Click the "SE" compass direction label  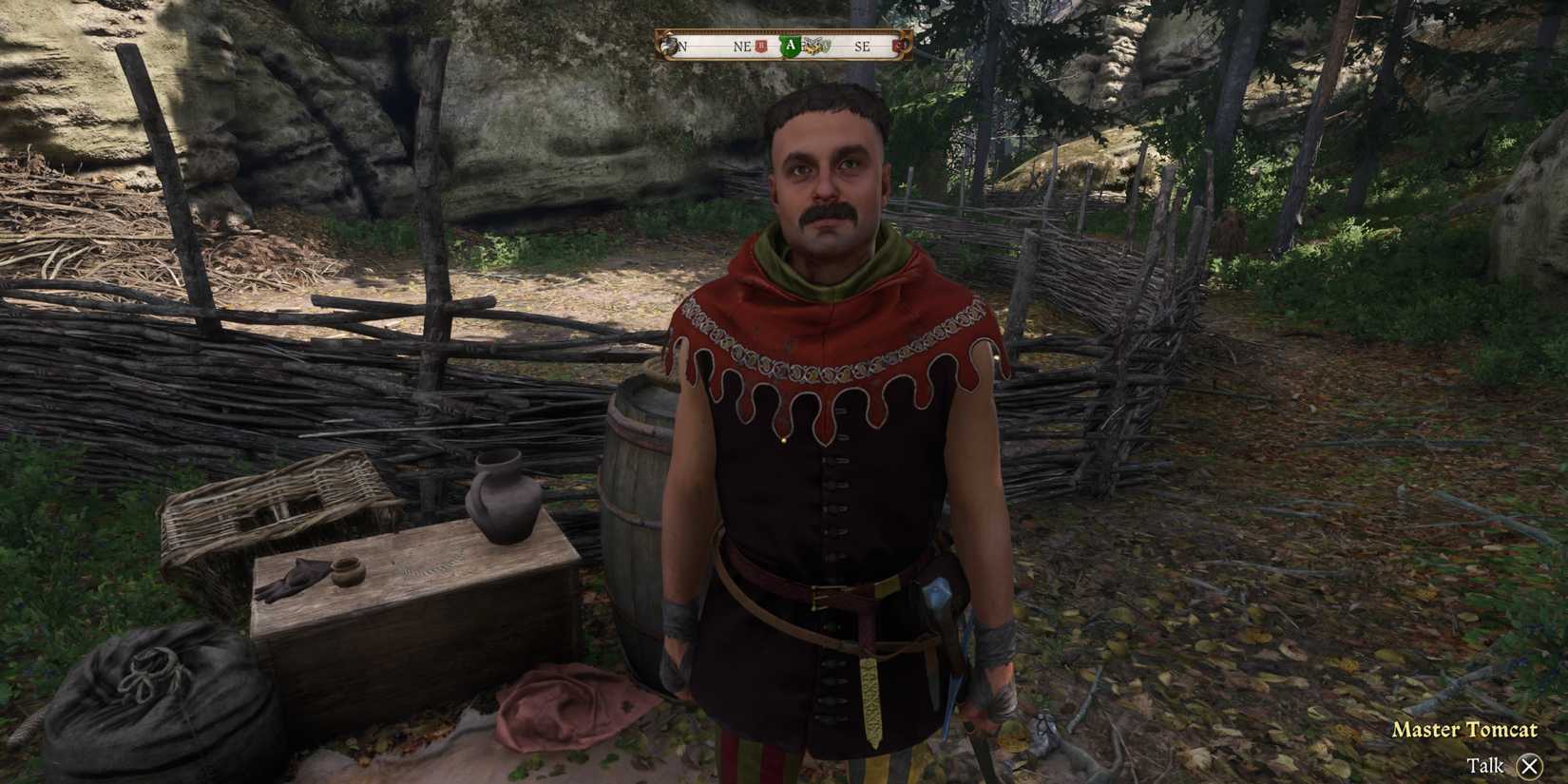(x=865, y=45)
